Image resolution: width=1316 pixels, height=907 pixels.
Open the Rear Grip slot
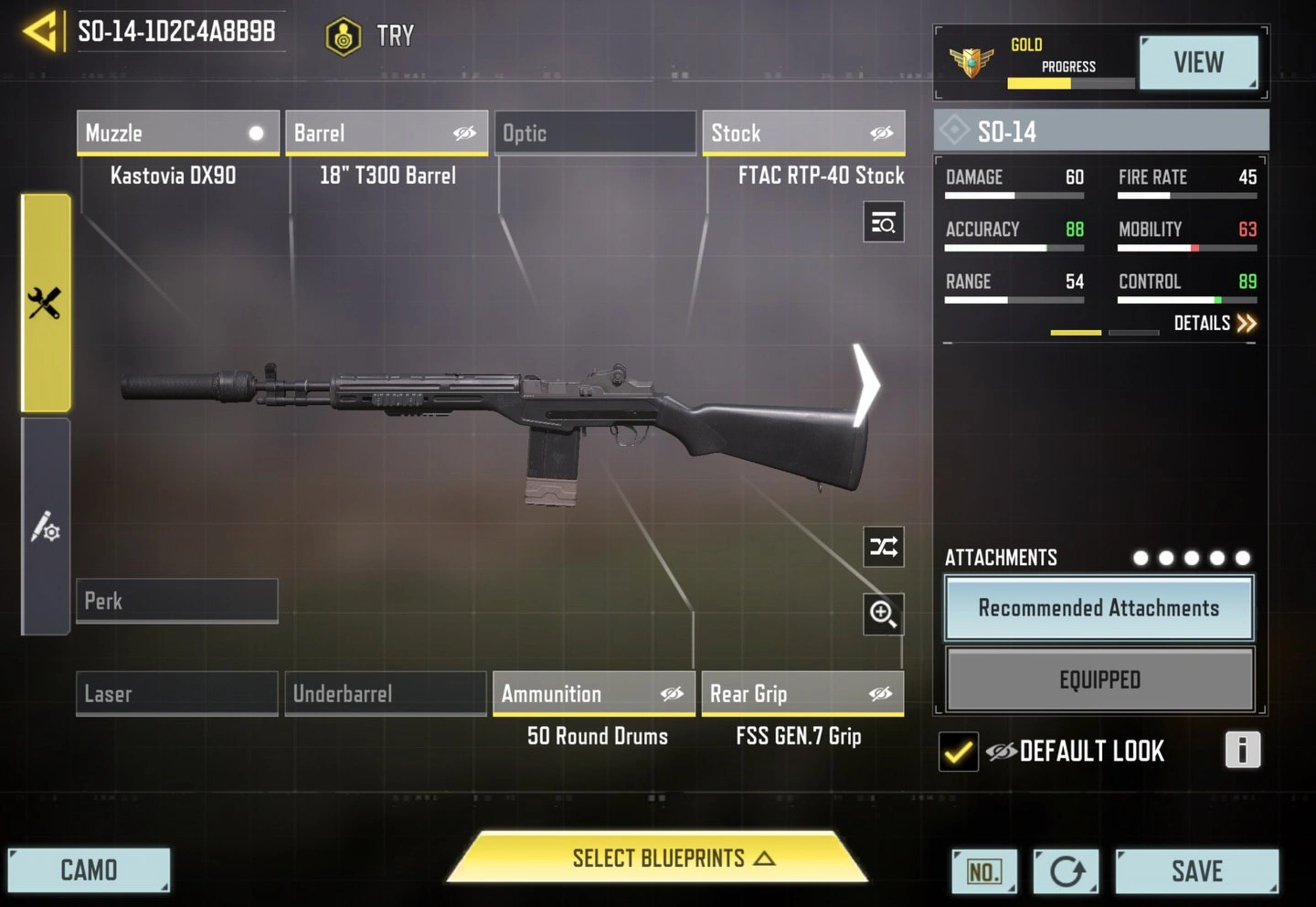pyautogui.click(x=802, y=694)
